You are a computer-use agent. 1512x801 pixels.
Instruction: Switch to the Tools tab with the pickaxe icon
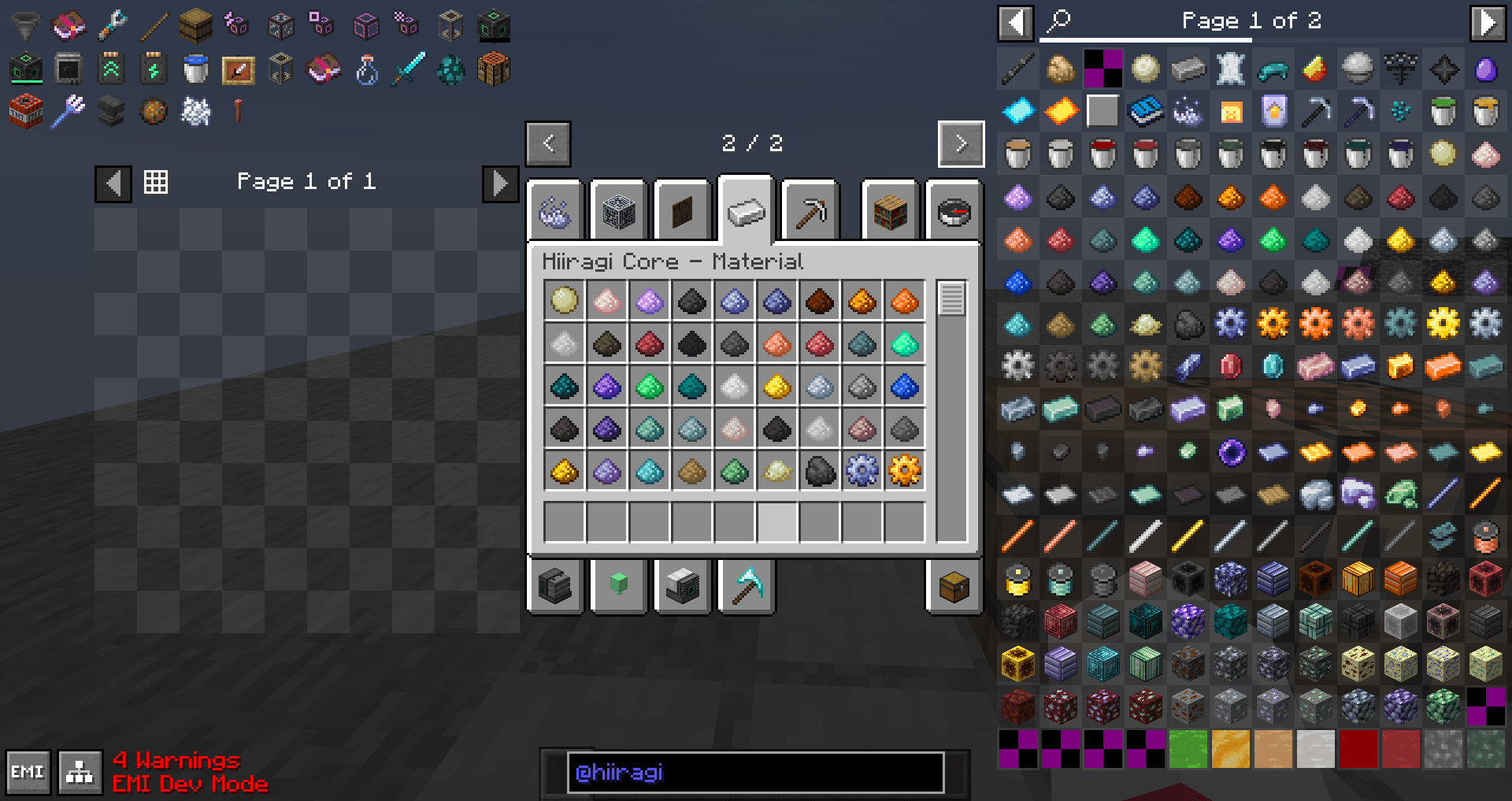point(810,210)
